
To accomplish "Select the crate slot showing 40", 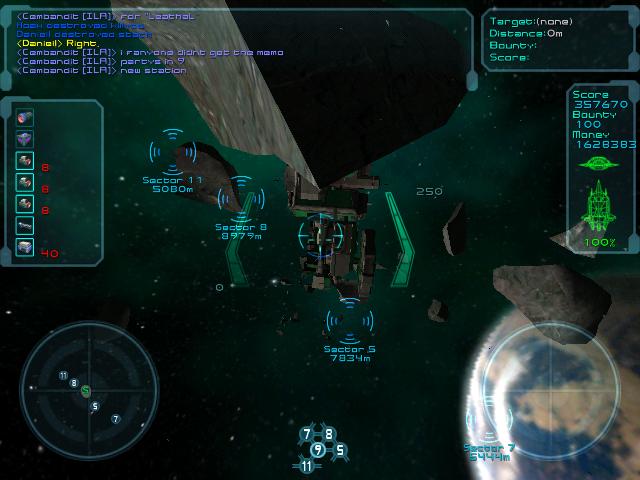I will [x=26, y=248].
